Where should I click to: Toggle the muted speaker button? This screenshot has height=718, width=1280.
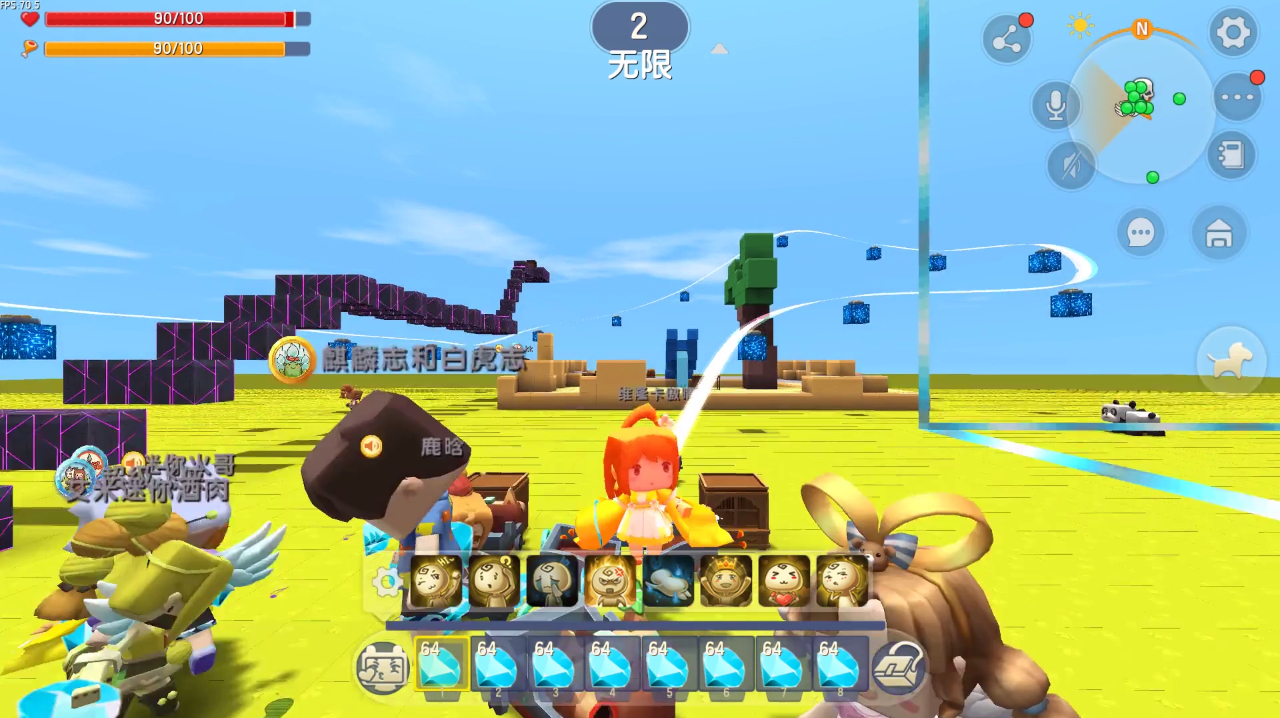[x=1071, y=165]
